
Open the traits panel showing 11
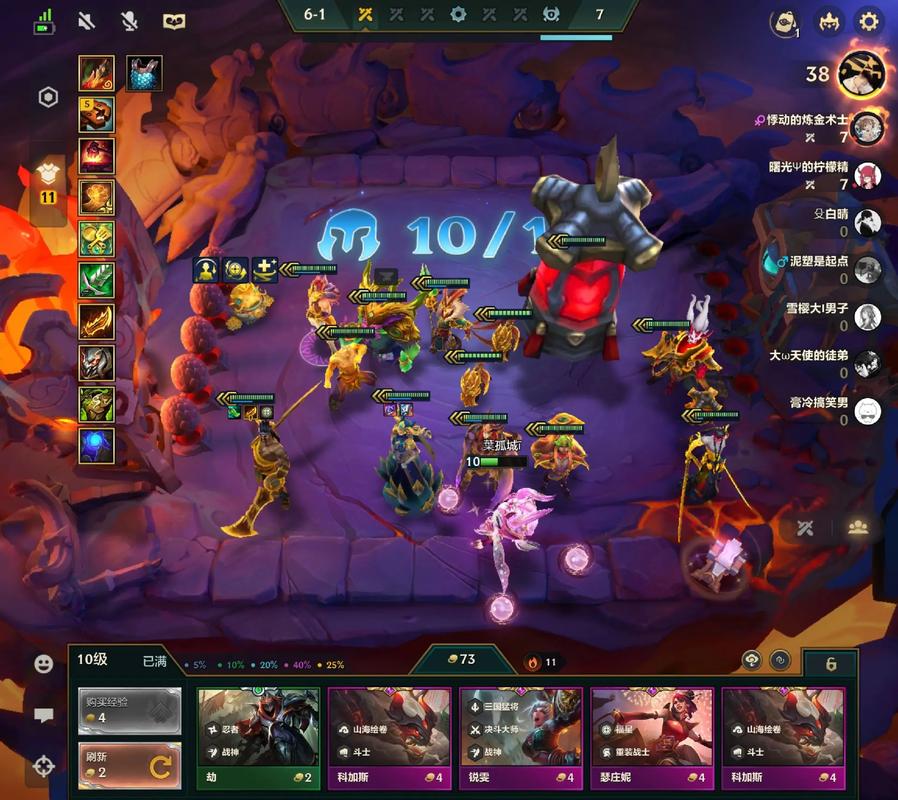pos(47,180)
